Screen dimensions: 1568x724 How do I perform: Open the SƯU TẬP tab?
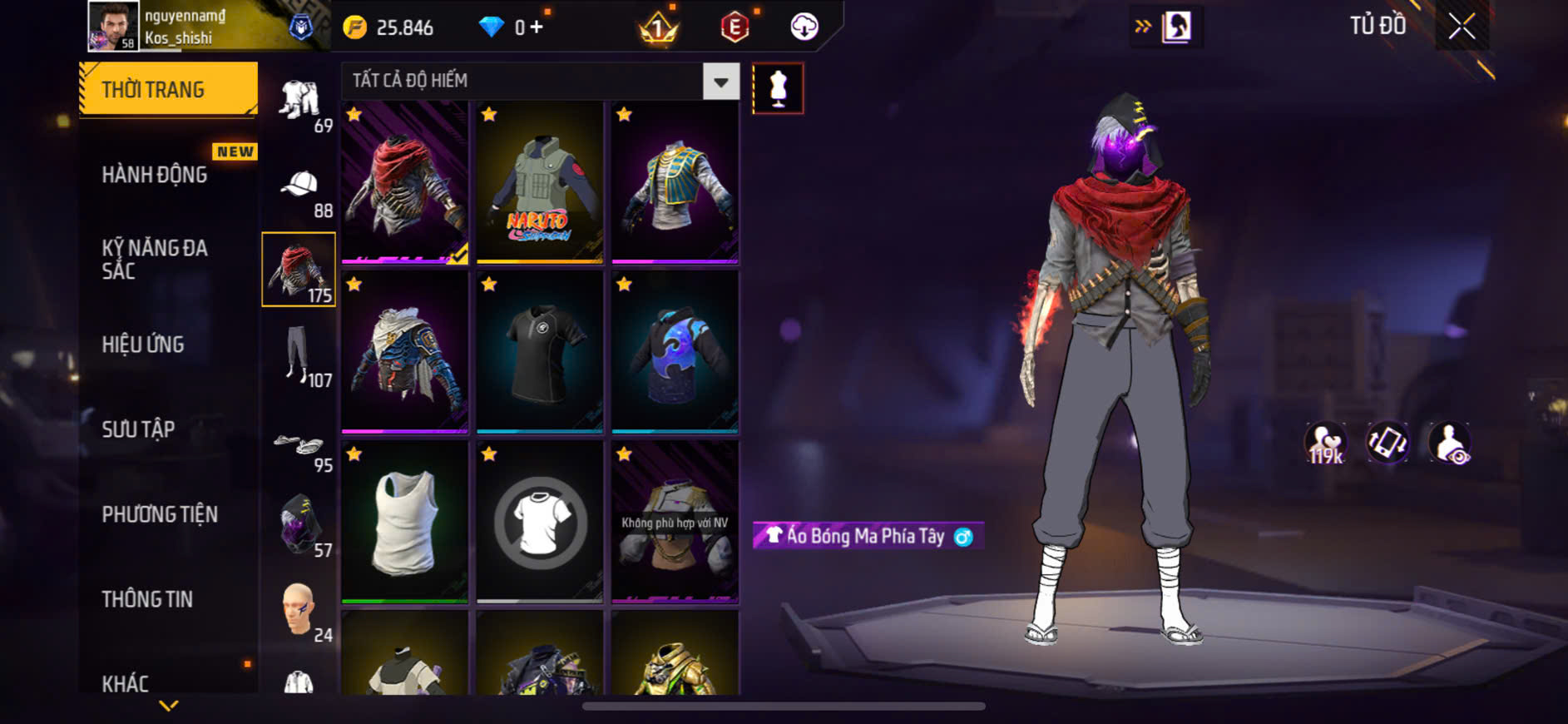(x=138, y=429)
